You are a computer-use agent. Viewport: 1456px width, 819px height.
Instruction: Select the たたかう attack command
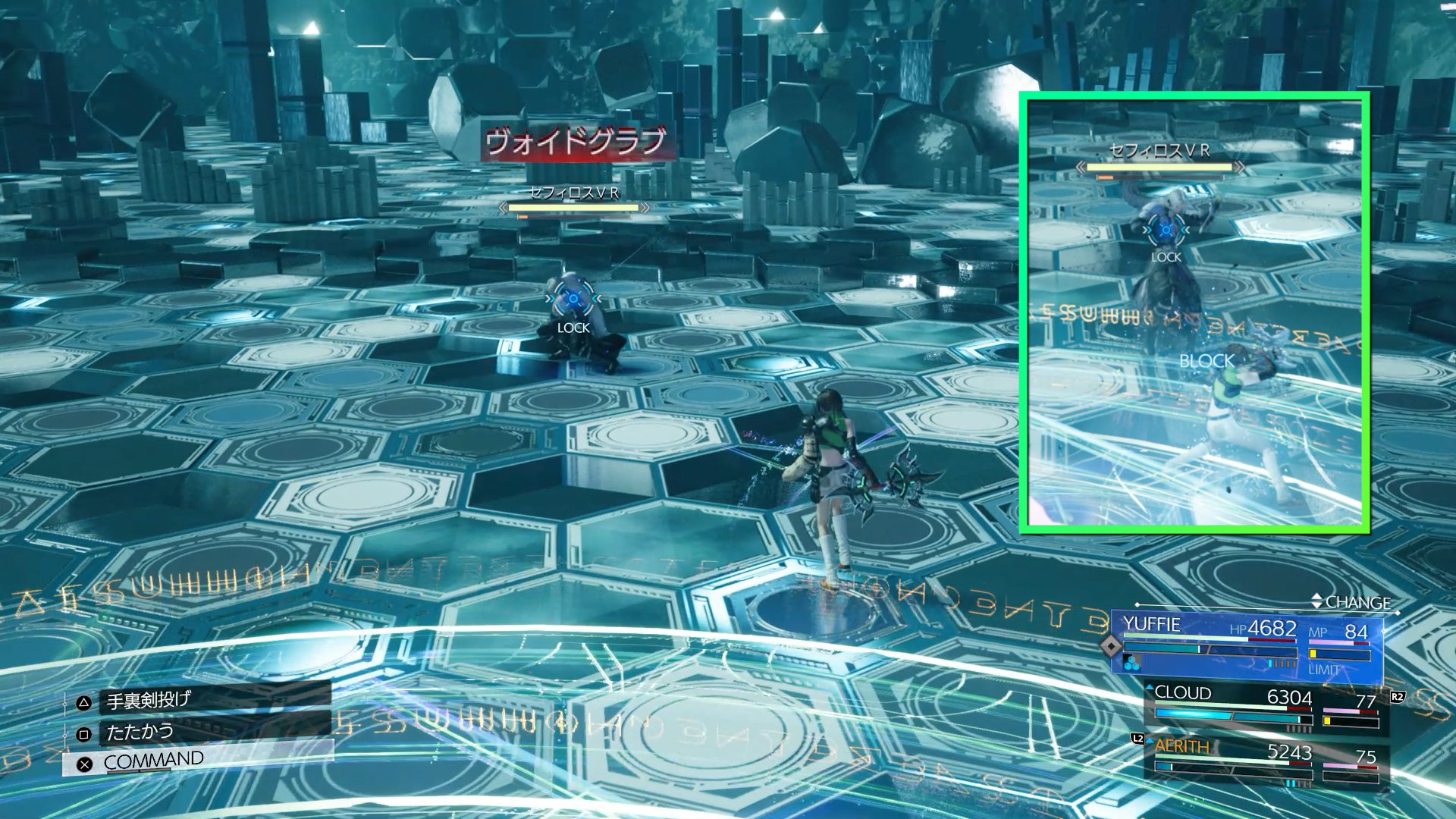(x=140, y=733)
